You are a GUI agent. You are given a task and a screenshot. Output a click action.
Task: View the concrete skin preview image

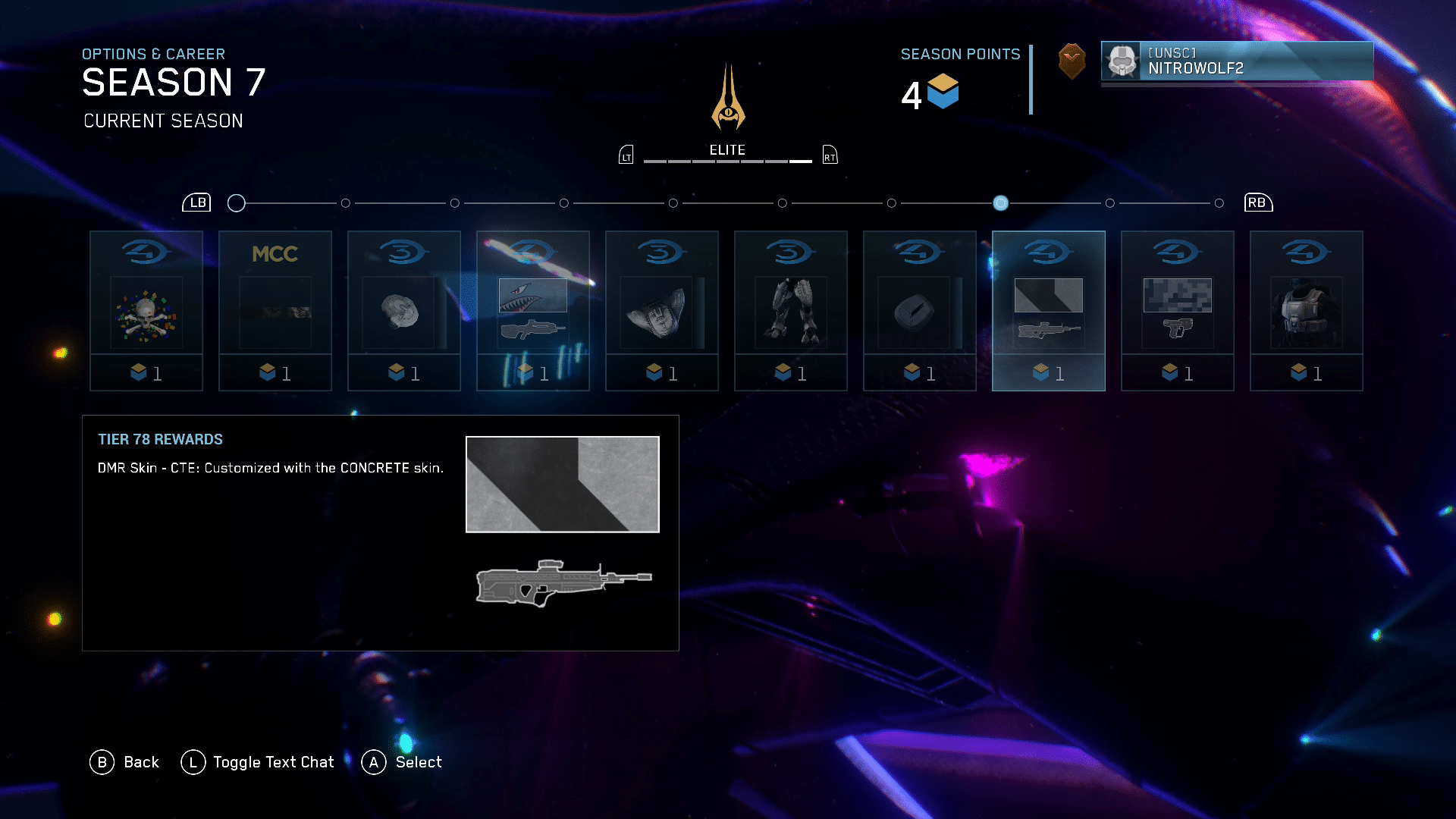tap(563, 485)
